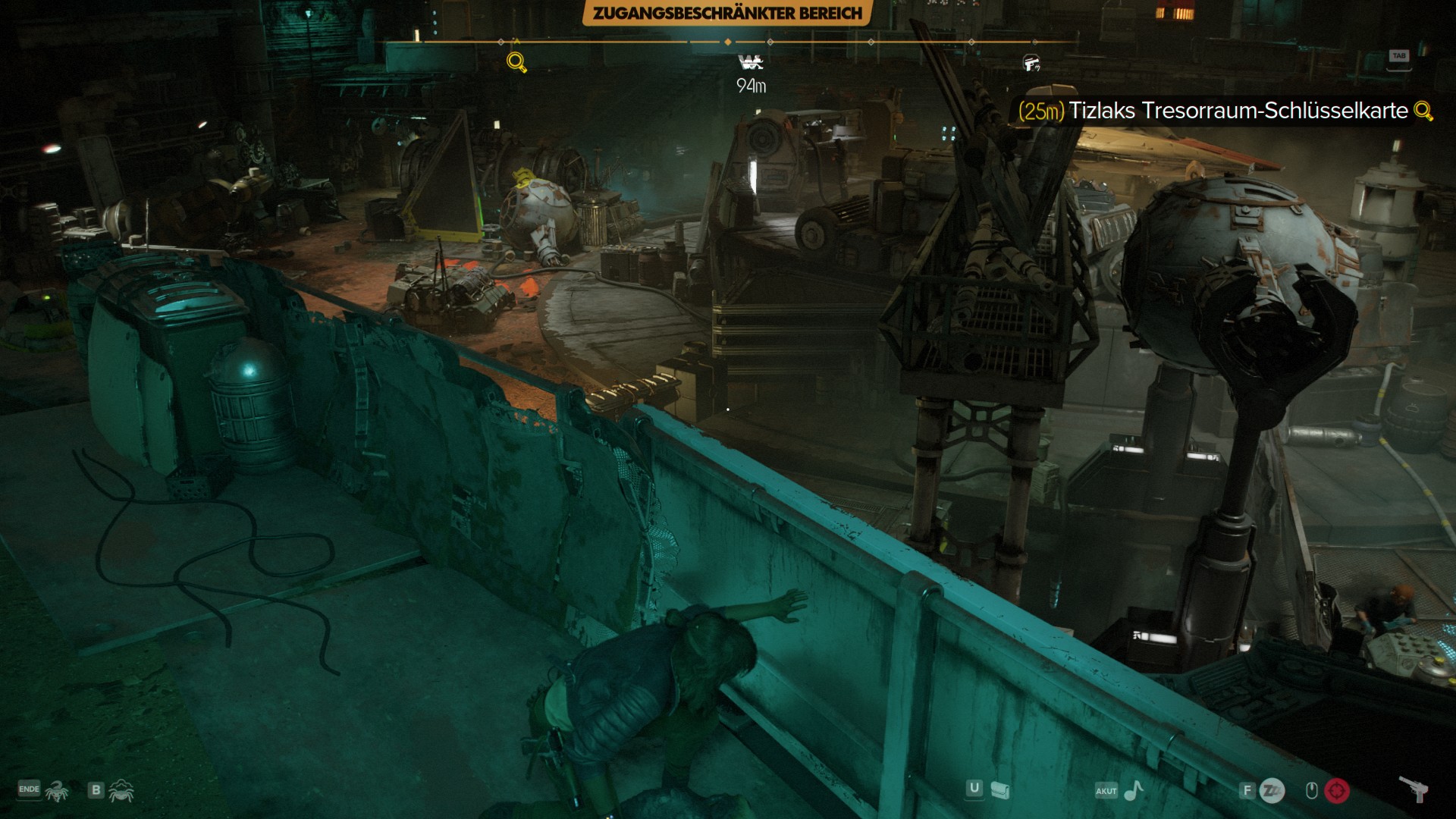Use the ZZ stun shot icon

tap(1272, 791)
